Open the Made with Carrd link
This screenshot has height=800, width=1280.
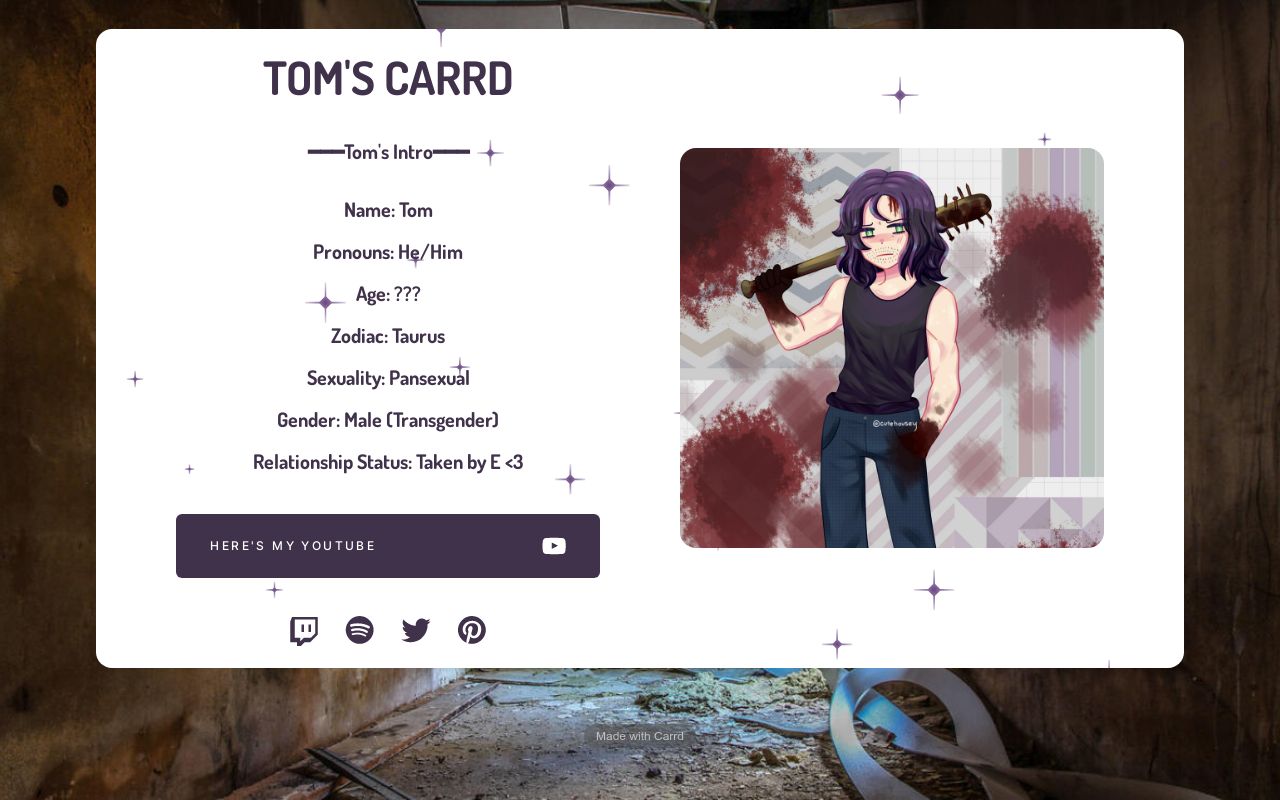640,735
